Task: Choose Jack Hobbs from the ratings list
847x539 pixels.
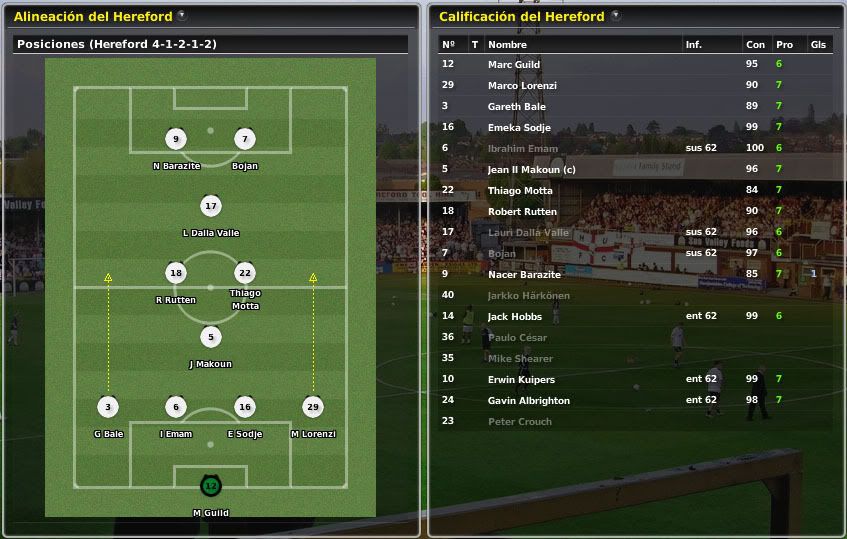Action: [514, 316]
